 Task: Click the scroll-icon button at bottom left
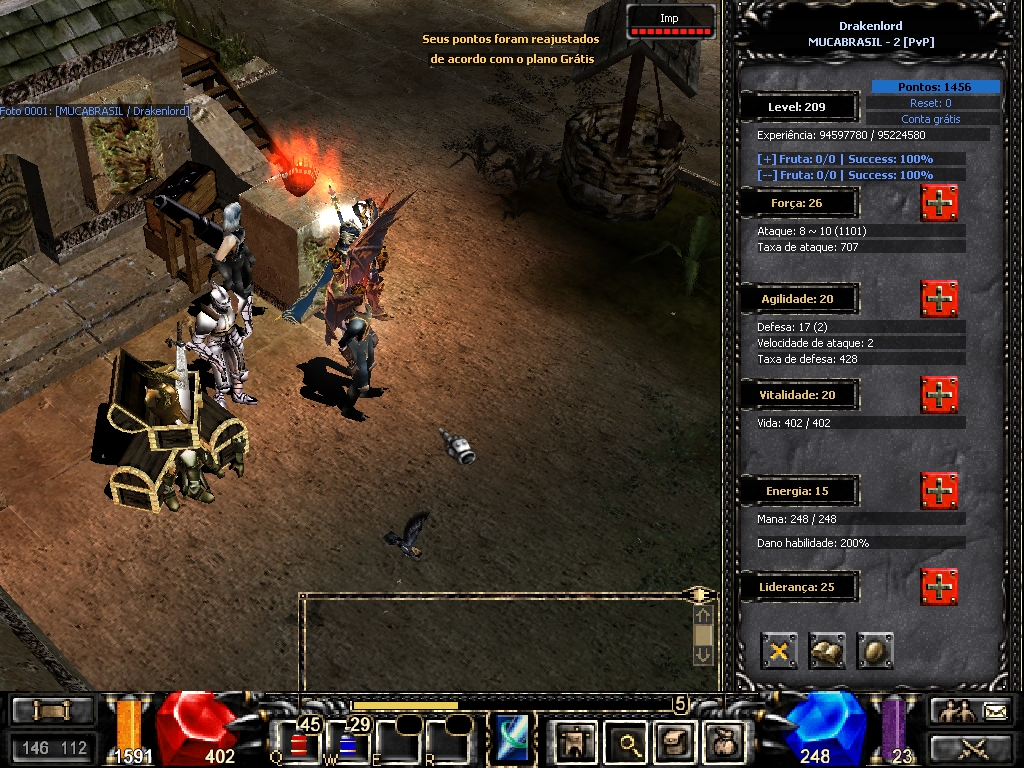click(x=53, y=711)
